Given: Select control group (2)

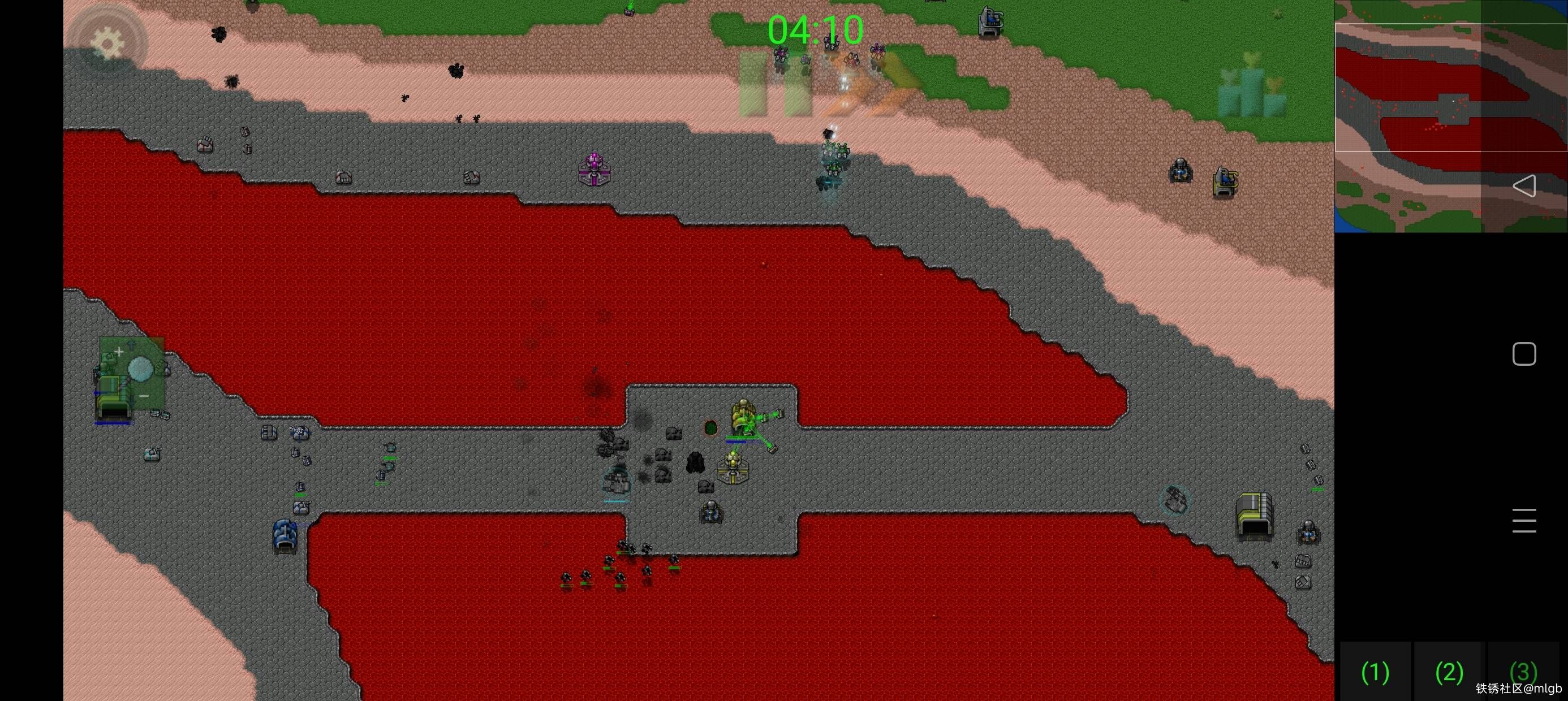Looking at the screenshot, I should (x=1449, y=672).
